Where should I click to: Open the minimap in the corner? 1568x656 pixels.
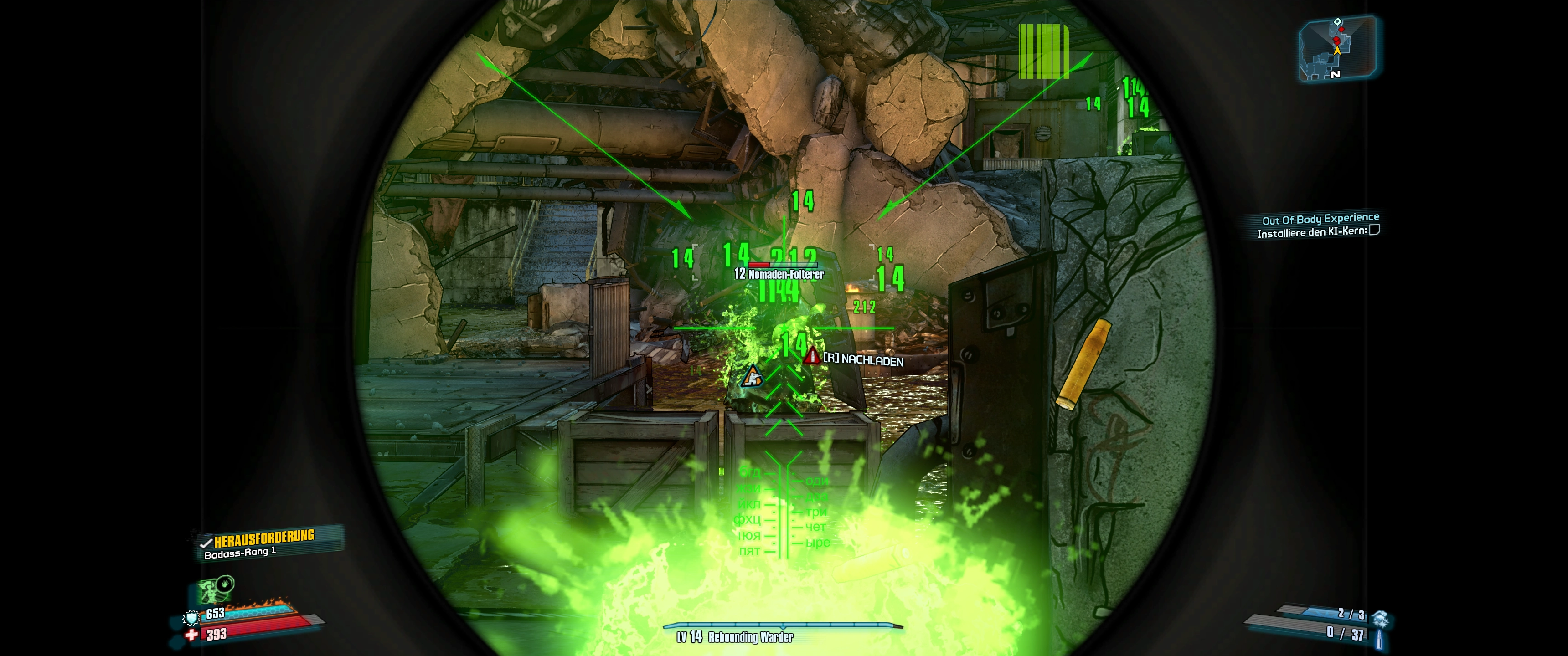pos(1337,49)
